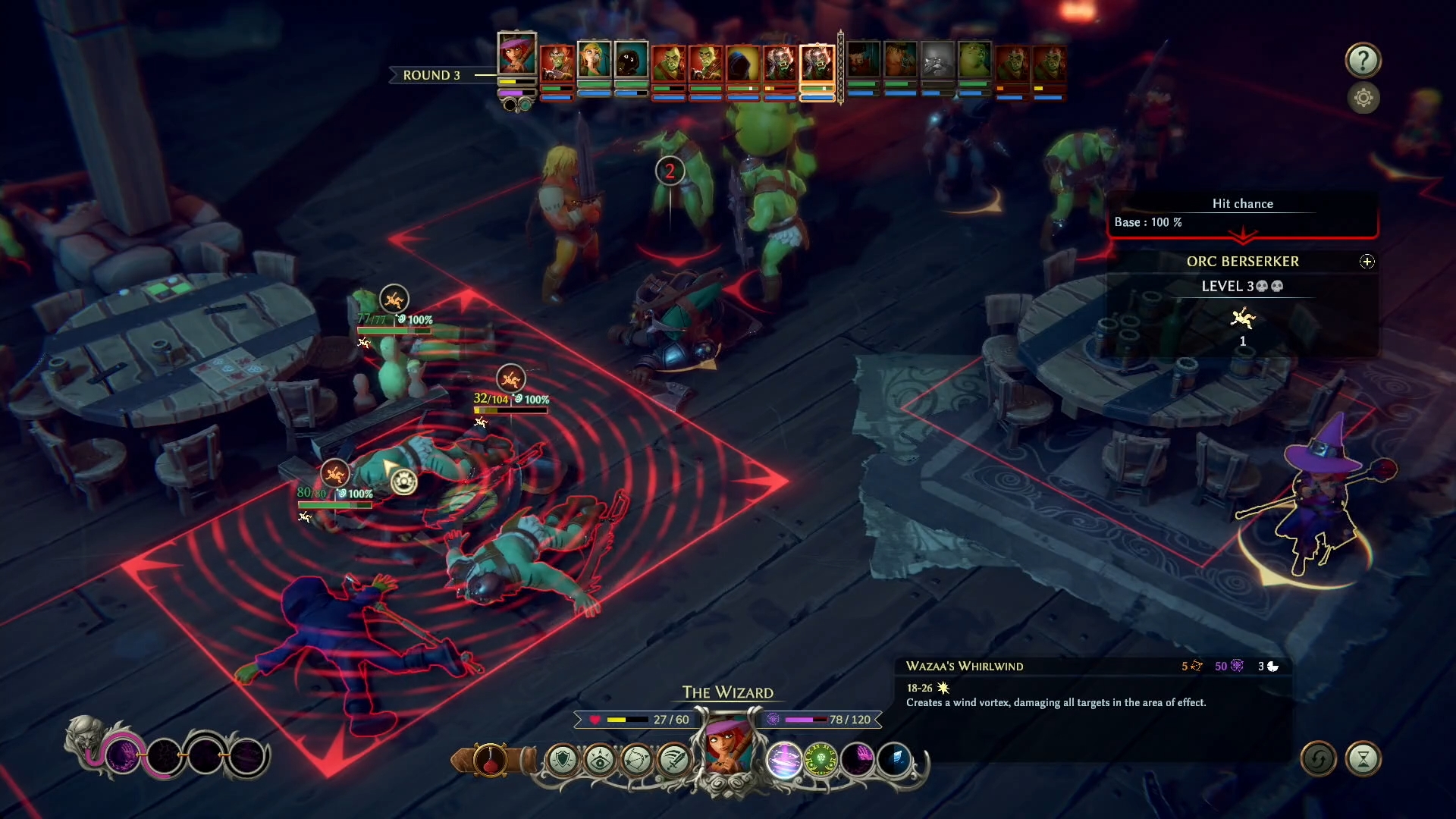This screenshot has width=1456, height=819.
Task: Click the hourglass end turn button
Action: 1363,759
